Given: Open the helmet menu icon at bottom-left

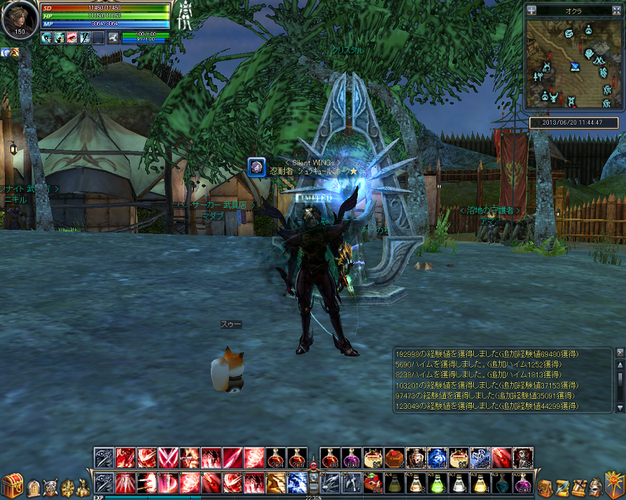Looking at the screenshot, I should pos(34,488).
